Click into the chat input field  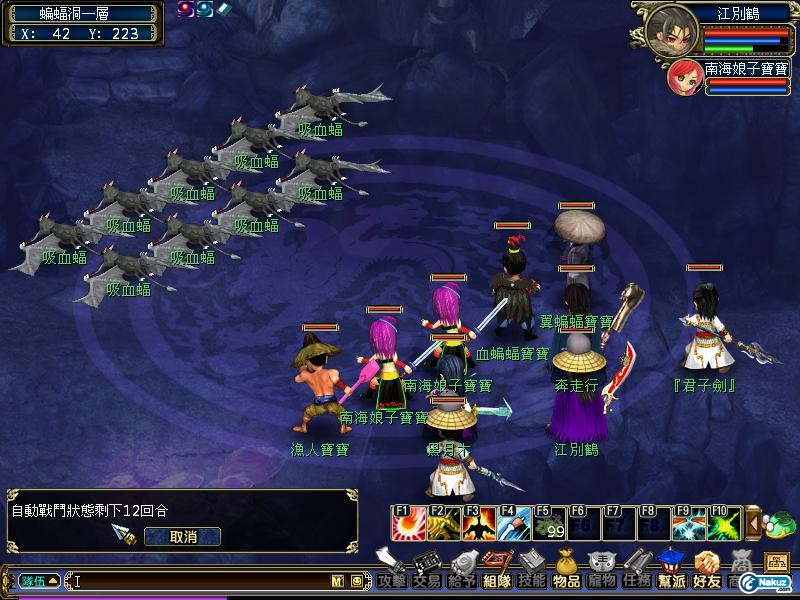pyautogui.click(x=200, y=580)
